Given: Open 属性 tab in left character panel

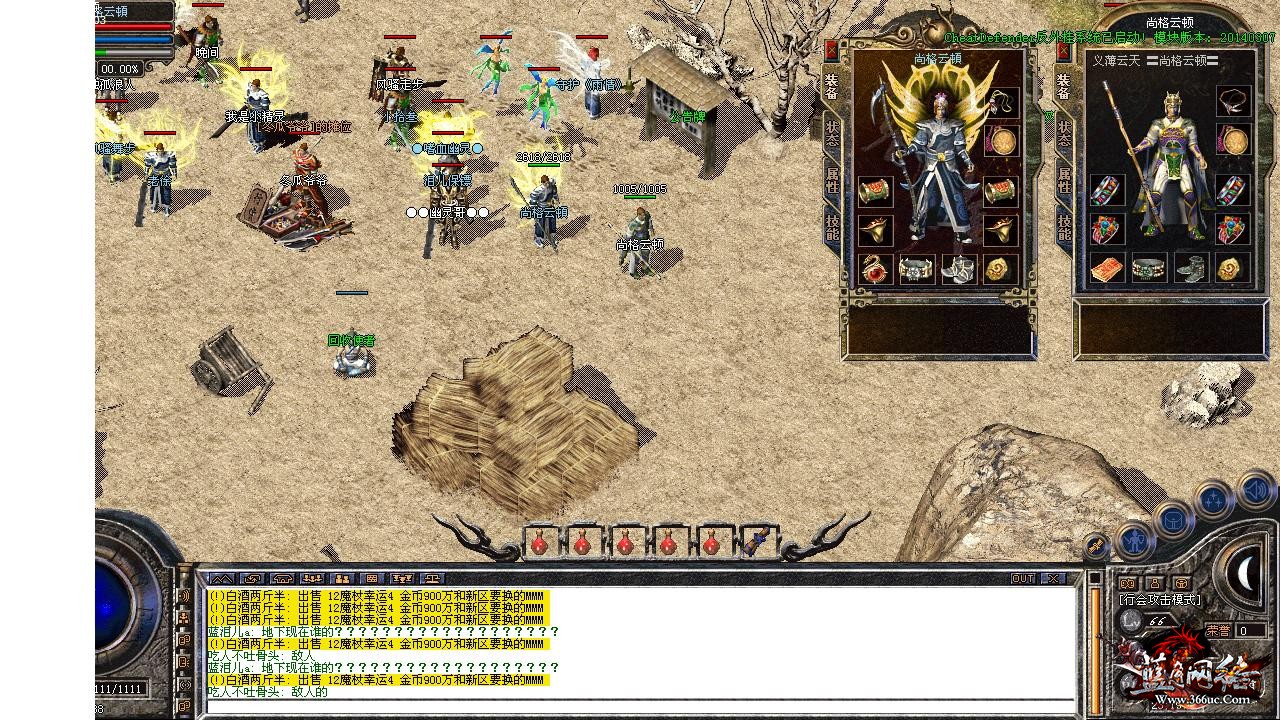Looking at the screenshot, I should click(x=832, y=180).
